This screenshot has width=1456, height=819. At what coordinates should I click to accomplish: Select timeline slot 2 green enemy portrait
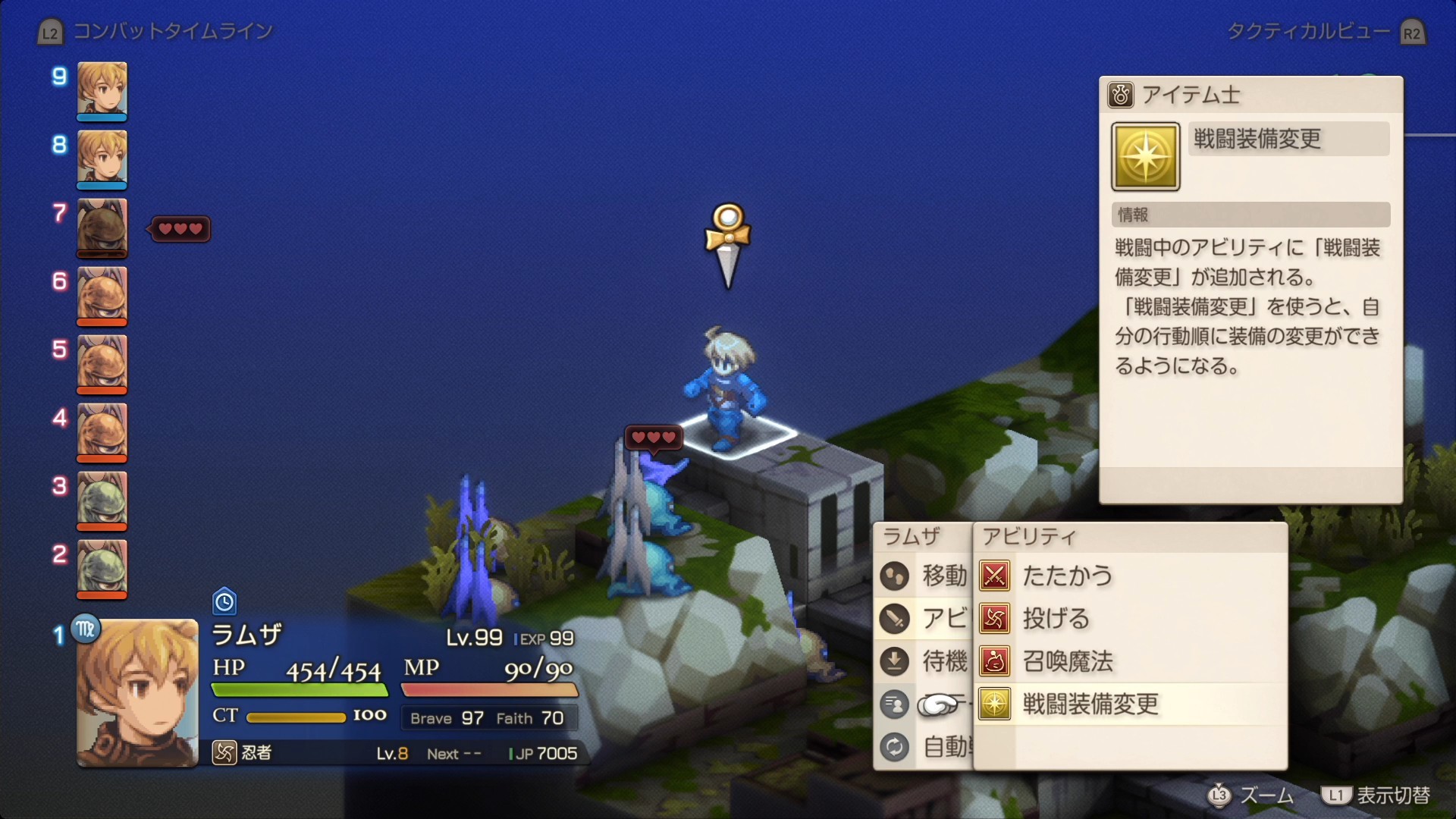point(102,567)
